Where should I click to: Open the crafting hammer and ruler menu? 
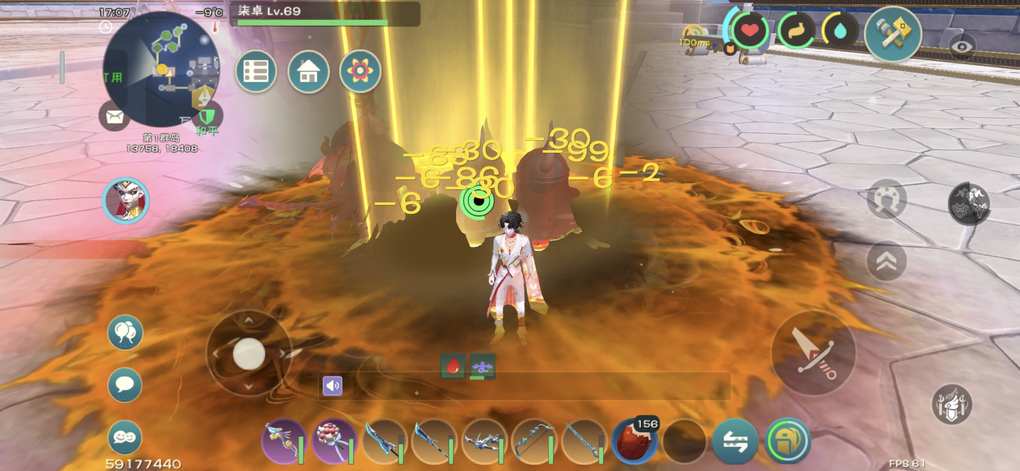892,34
